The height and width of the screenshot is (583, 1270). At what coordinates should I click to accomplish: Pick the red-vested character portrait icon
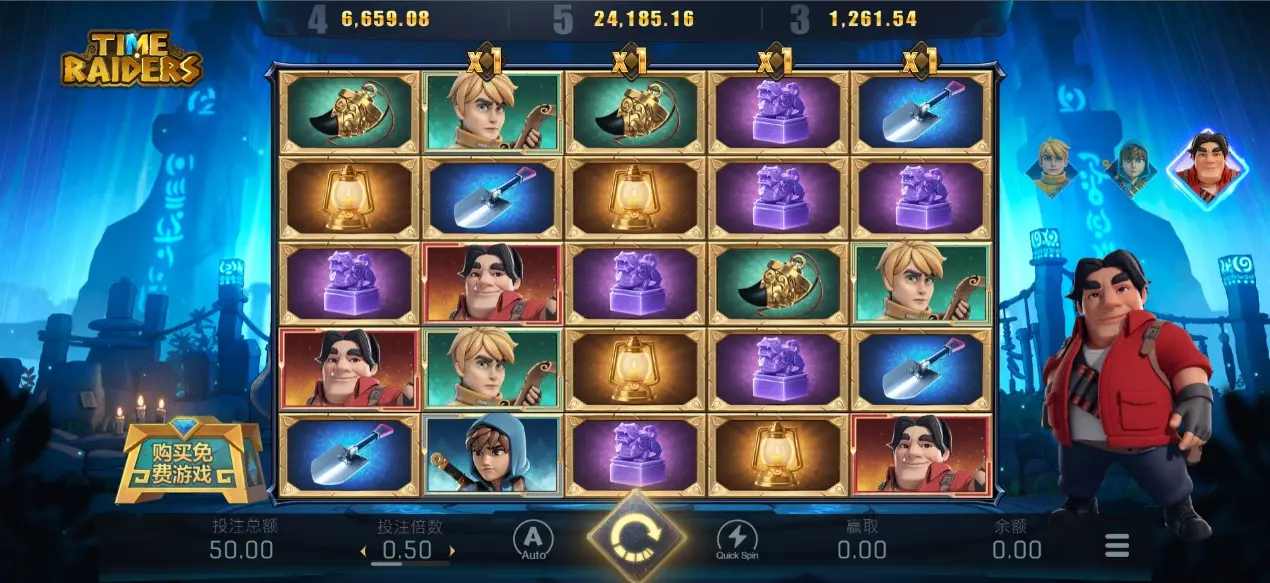(1207, 165)
